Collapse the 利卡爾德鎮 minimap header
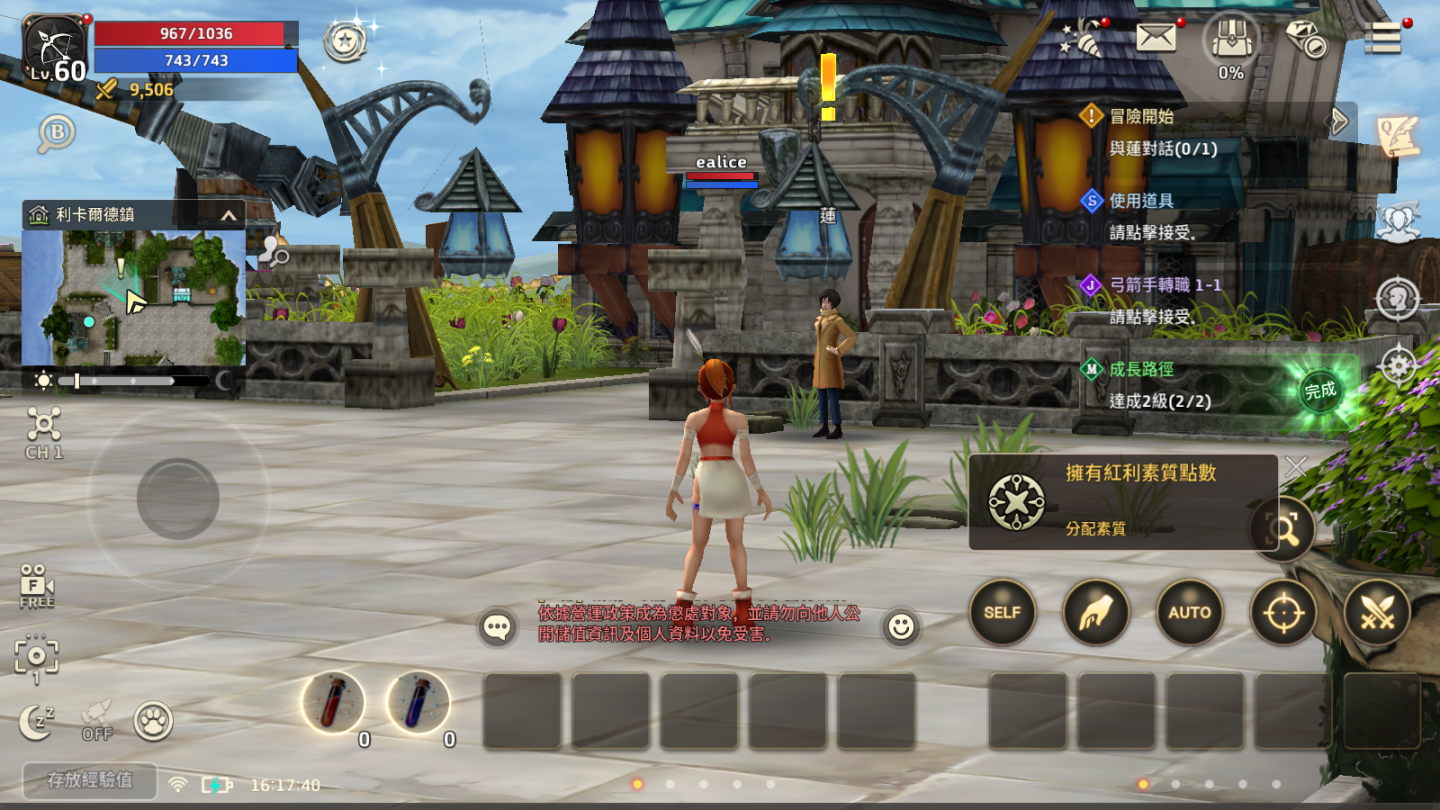Viewport: 1440px width, 810px height. [229, 215]
